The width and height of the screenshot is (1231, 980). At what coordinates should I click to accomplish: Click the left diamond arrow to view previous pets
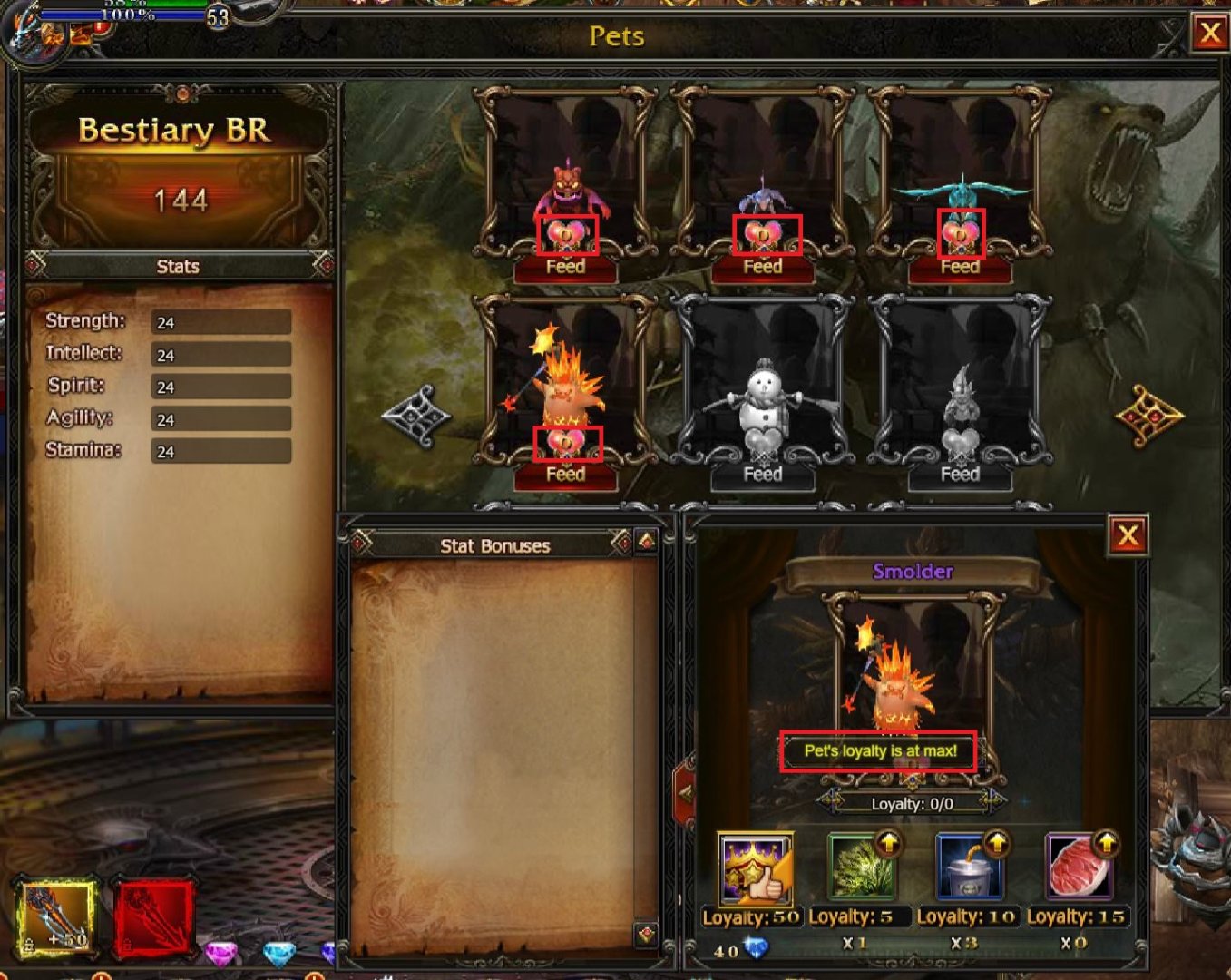point(420,414)
